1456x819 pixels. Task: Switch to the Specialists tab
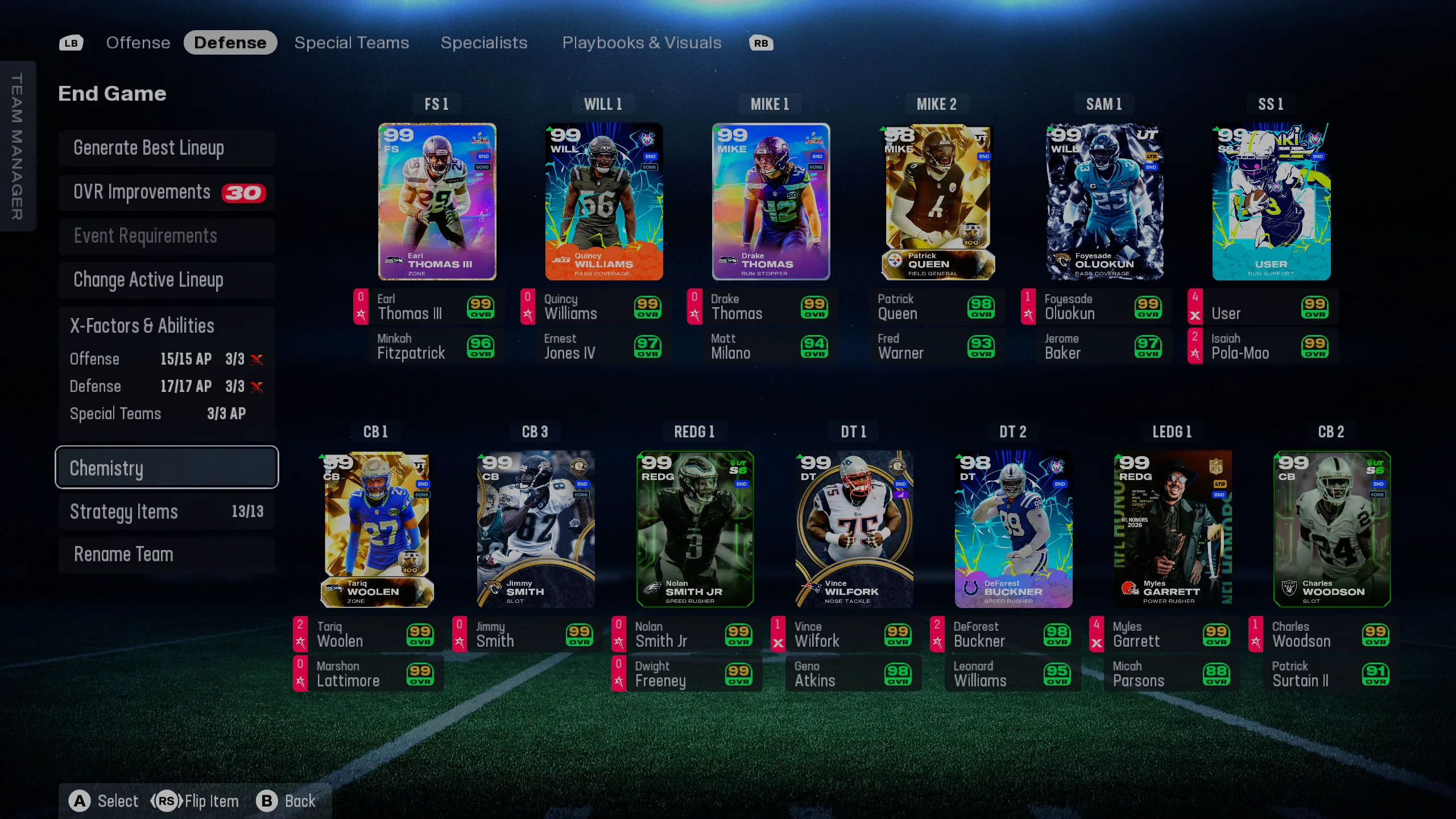point(483,43)
